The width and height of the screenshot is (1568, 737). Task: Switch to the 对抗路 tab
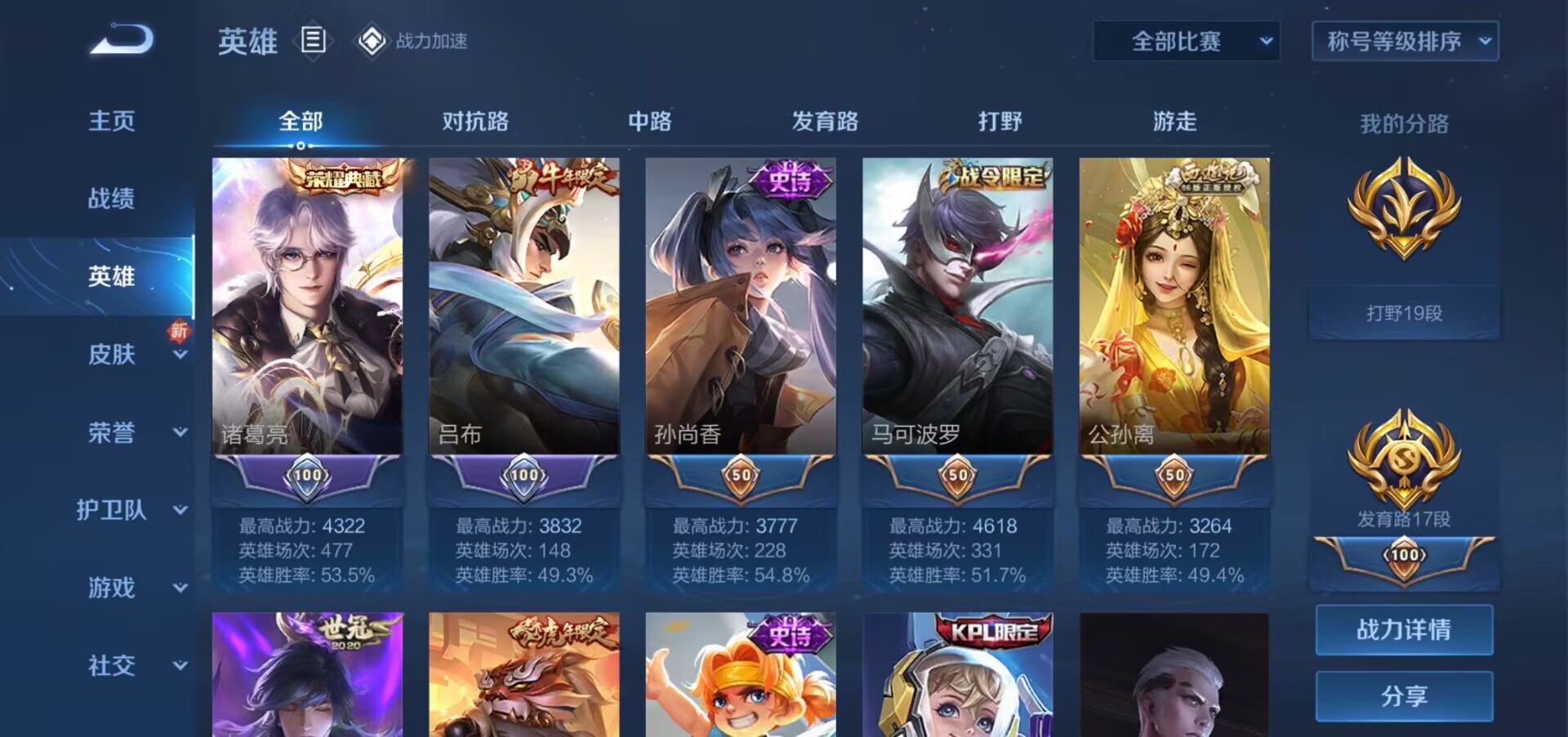[x=474, y=121]
